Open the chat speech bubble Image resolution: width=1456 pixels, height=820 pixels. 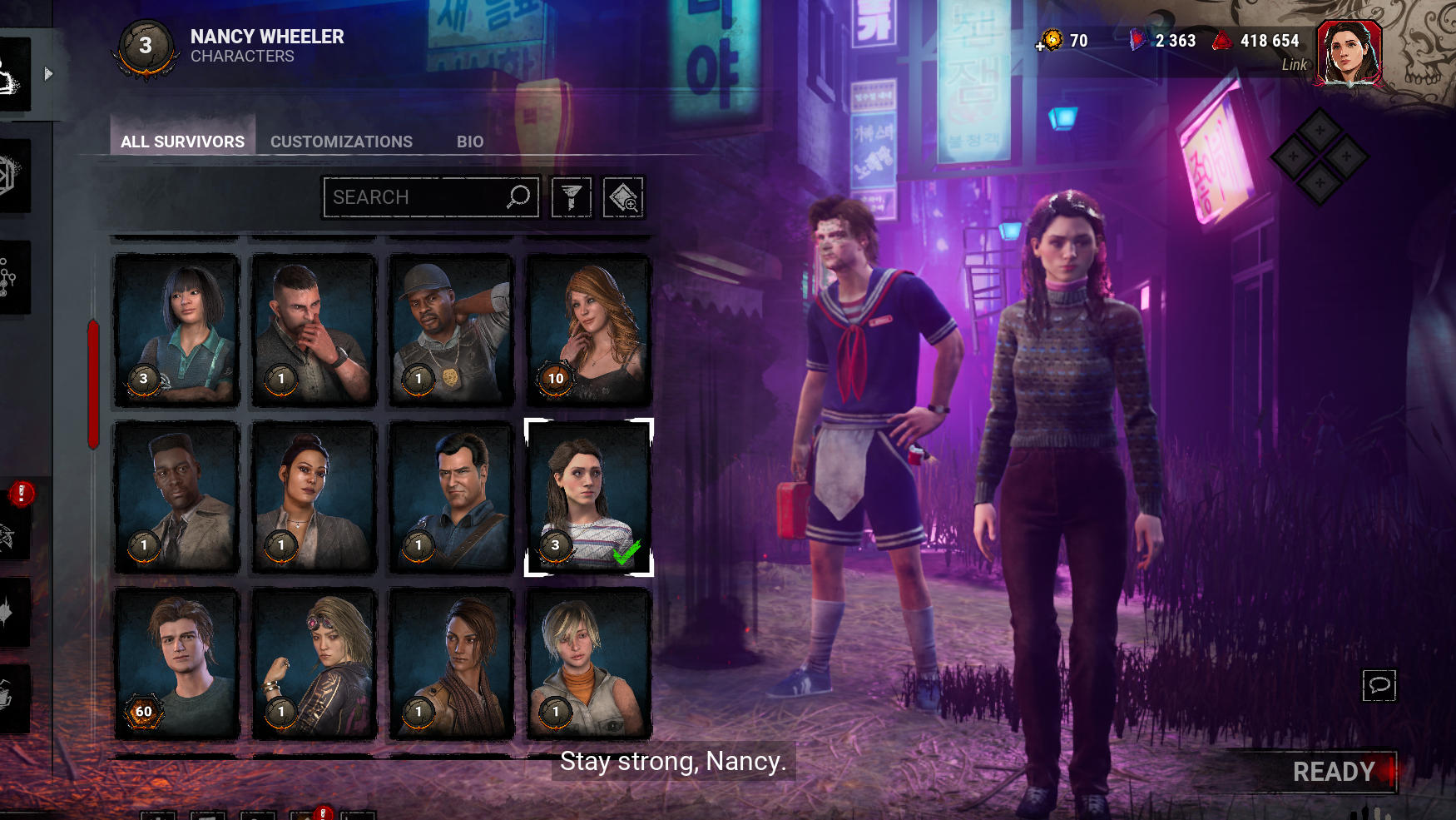click(x=1379, y=685)
